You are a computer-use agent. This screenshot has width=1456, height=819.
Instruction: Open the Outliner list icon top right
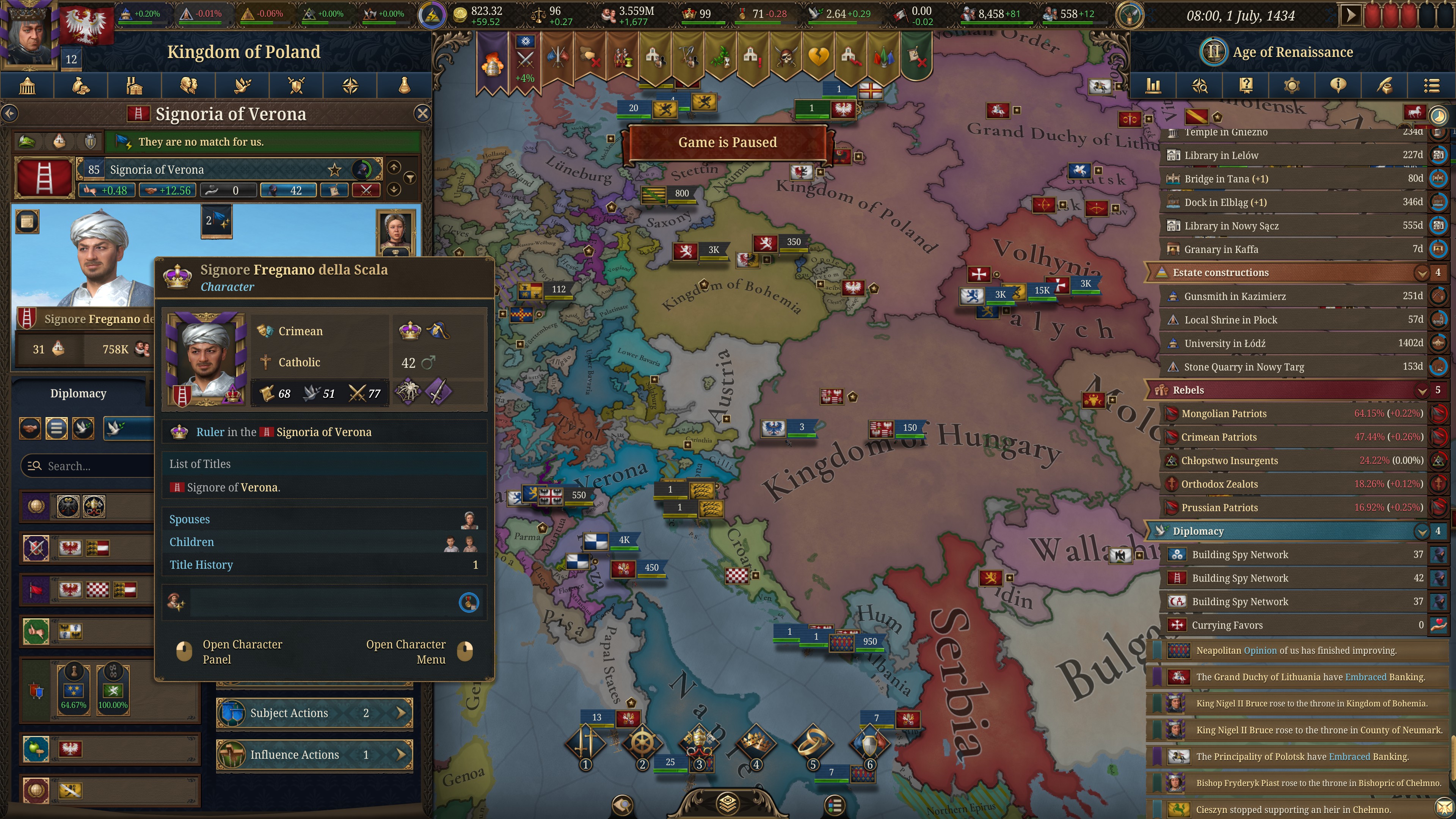click(x=1432, y=85)
